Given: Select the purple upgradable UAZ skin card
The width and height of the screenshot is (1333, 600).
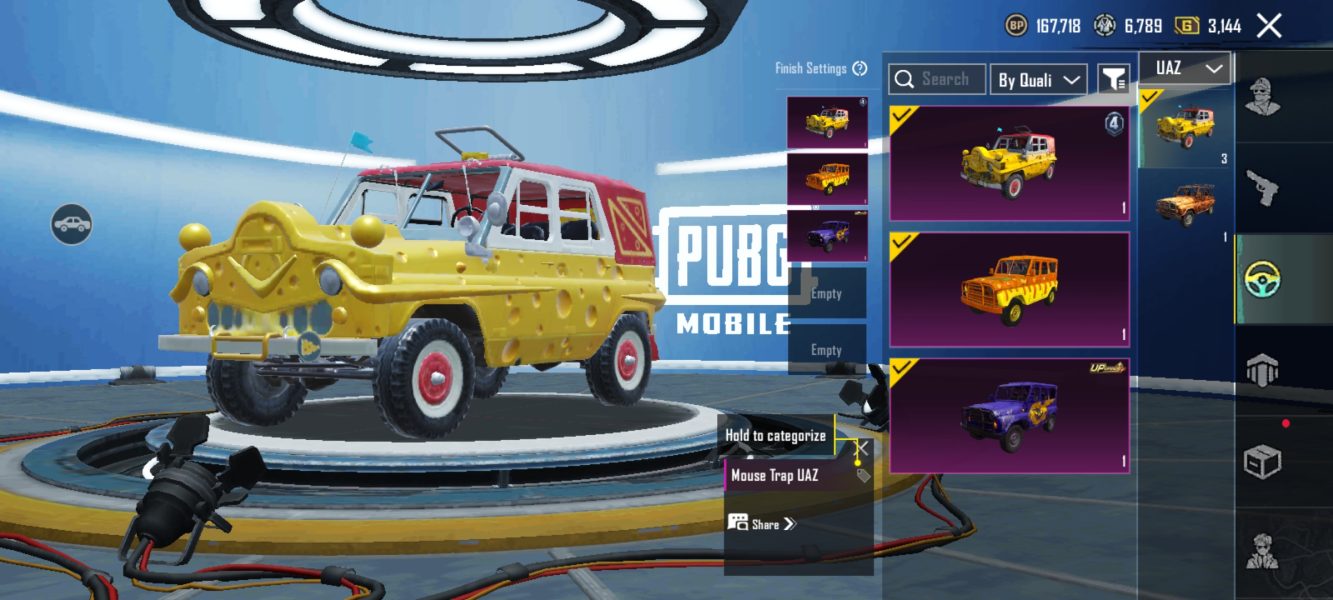Looking at the screenshot, I should pos(1009,415).
